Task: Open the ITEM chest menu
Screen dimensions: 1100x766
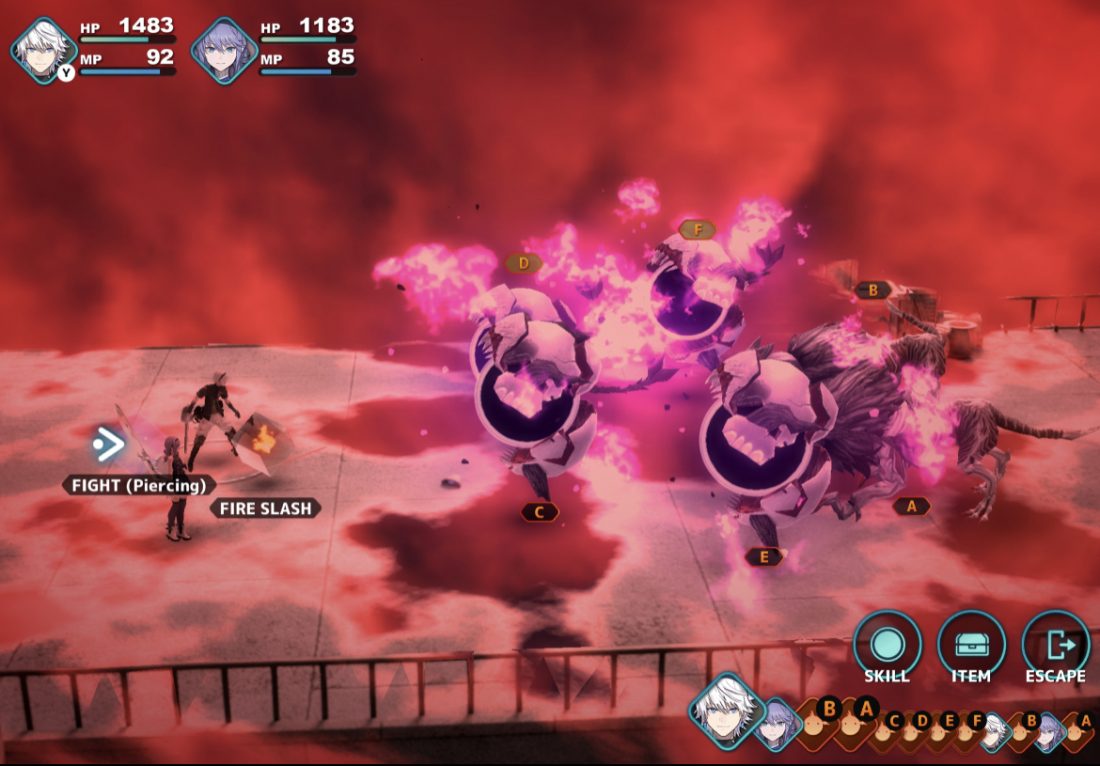Action: (971, 645)
